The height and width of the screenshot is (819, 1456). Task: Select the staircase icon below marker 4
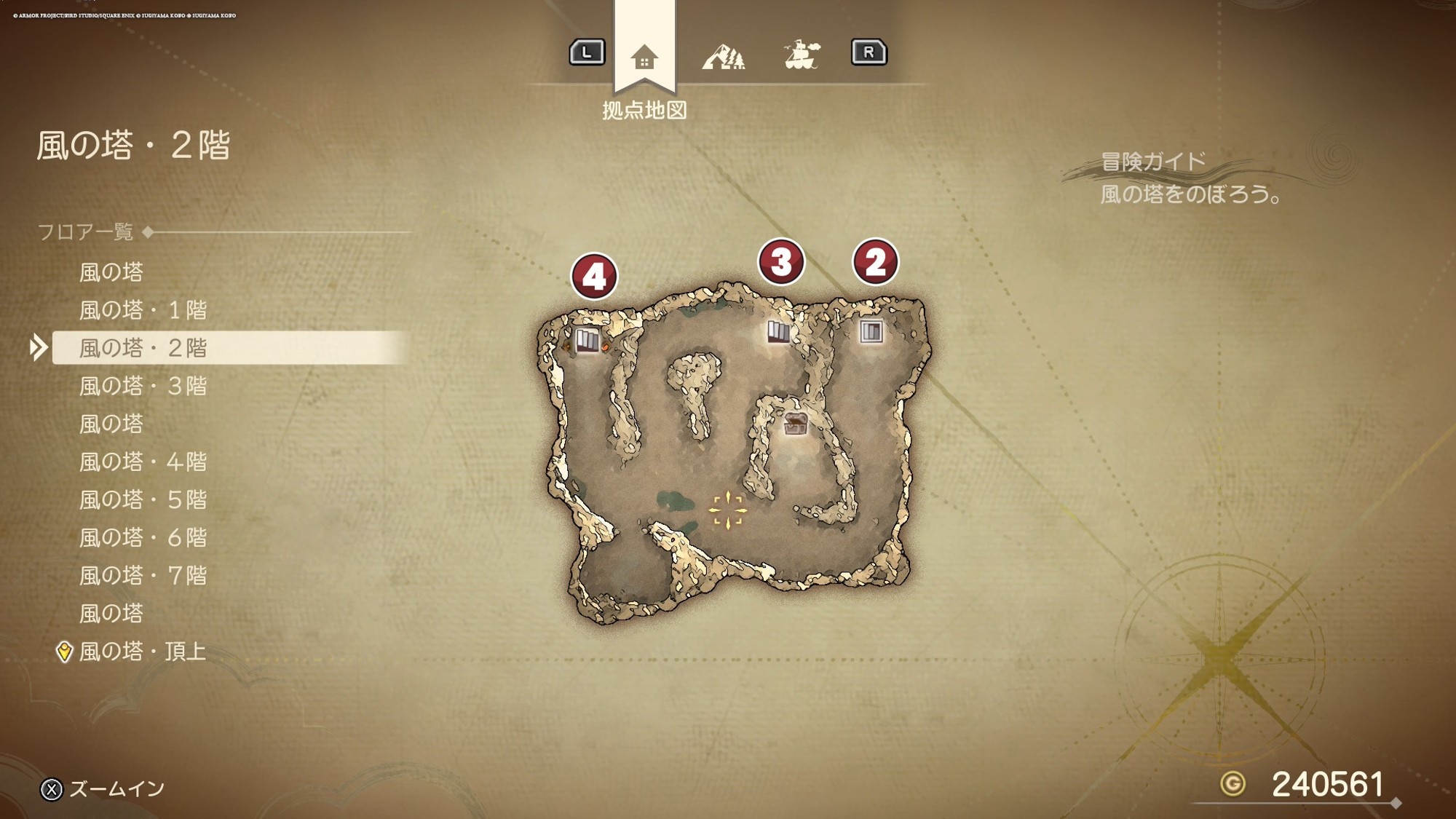587,340
